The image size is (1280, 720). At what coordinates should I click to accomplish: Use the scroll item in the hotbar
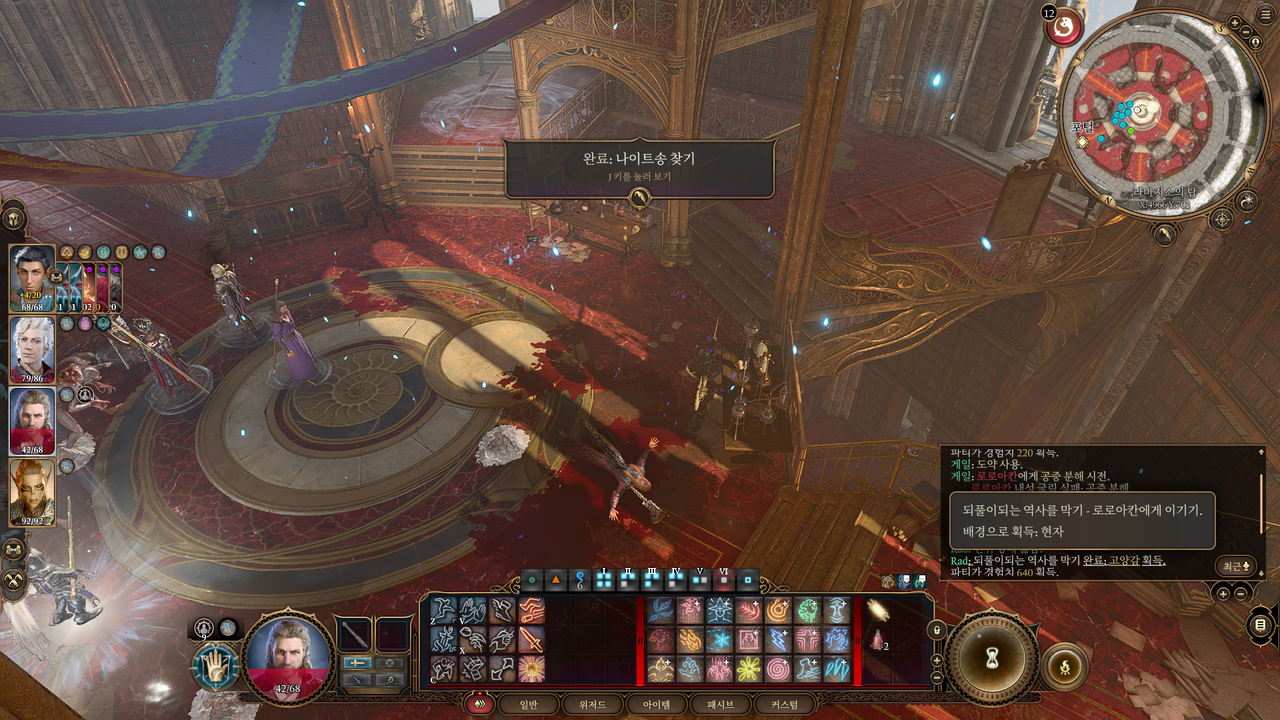878,610
